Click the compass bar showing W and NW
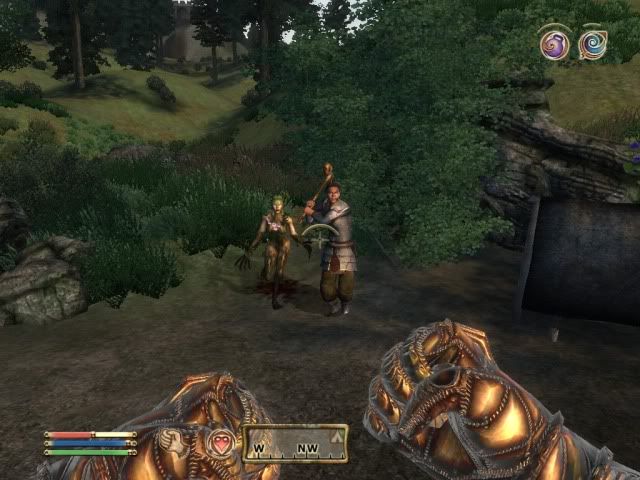 click(295, 440)
